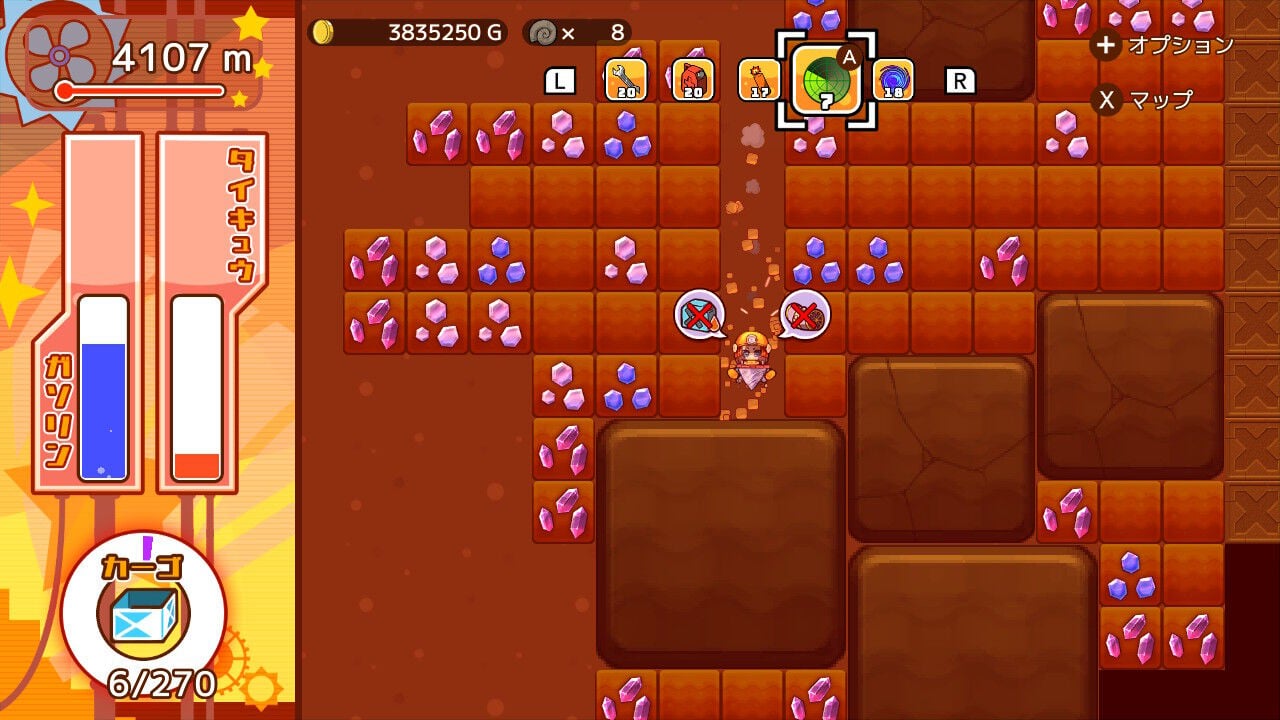Image resolution: width=1280 pixels, height=720 pixels.
Task: Toggle the right no-drill speech bubble
Action: point(806,314)
